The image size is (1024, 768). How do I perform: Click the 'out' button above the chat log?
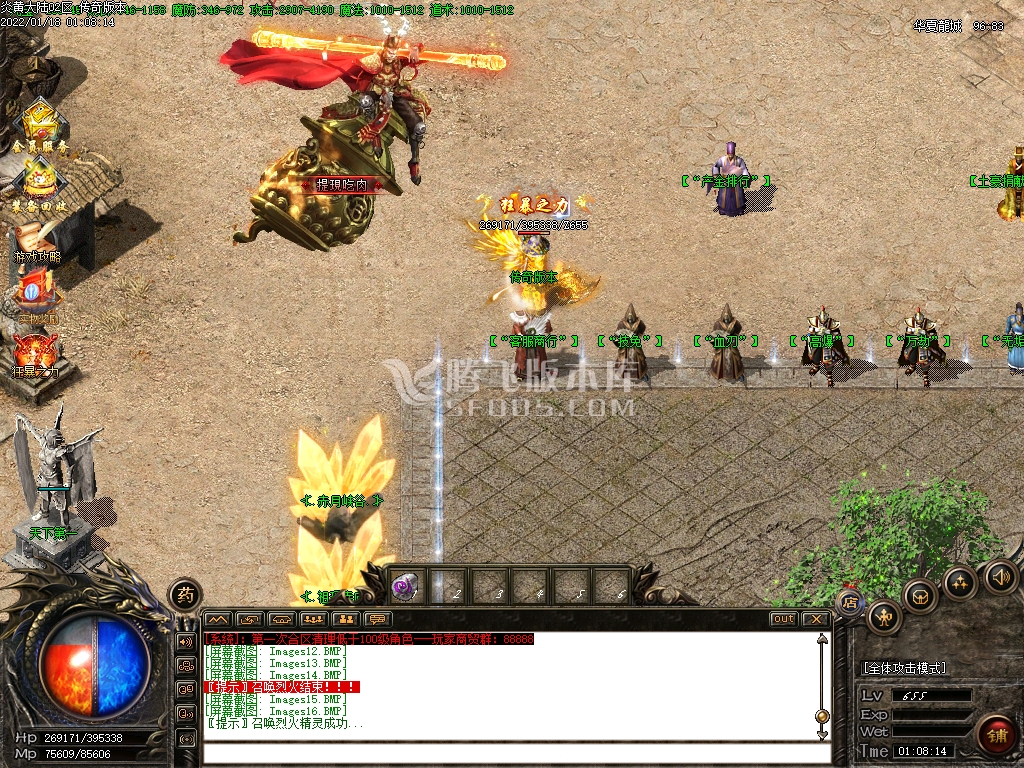(783, 619)
